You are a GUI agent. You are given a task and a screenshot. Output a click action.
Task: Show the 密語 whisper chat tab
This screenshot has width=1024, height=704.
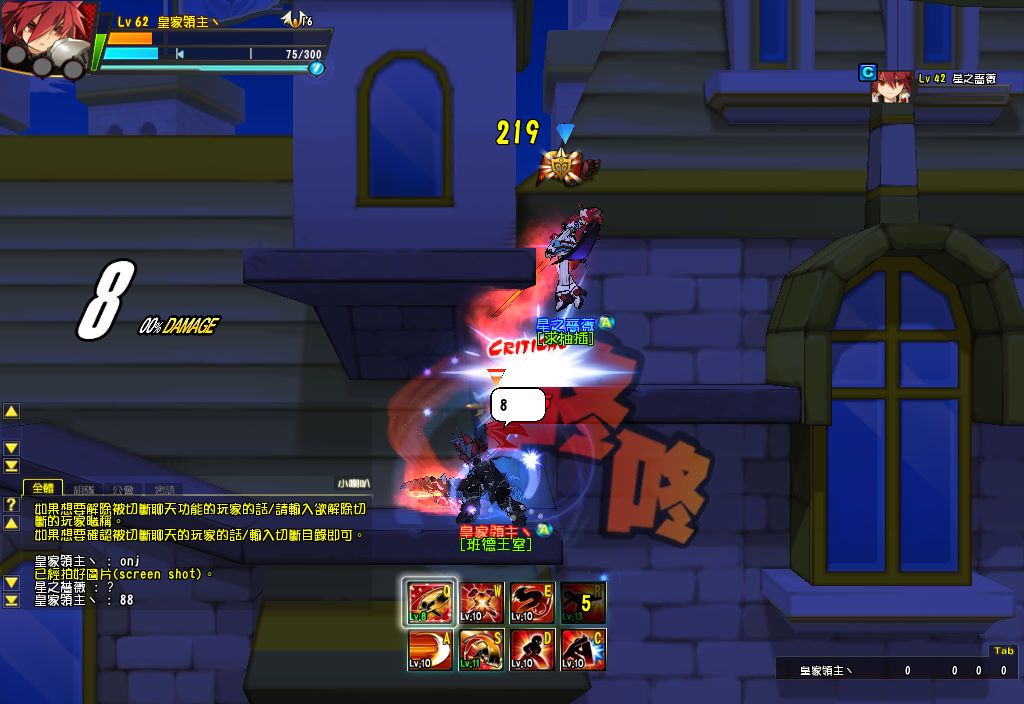pyautogui.click(x=164, y=489)
